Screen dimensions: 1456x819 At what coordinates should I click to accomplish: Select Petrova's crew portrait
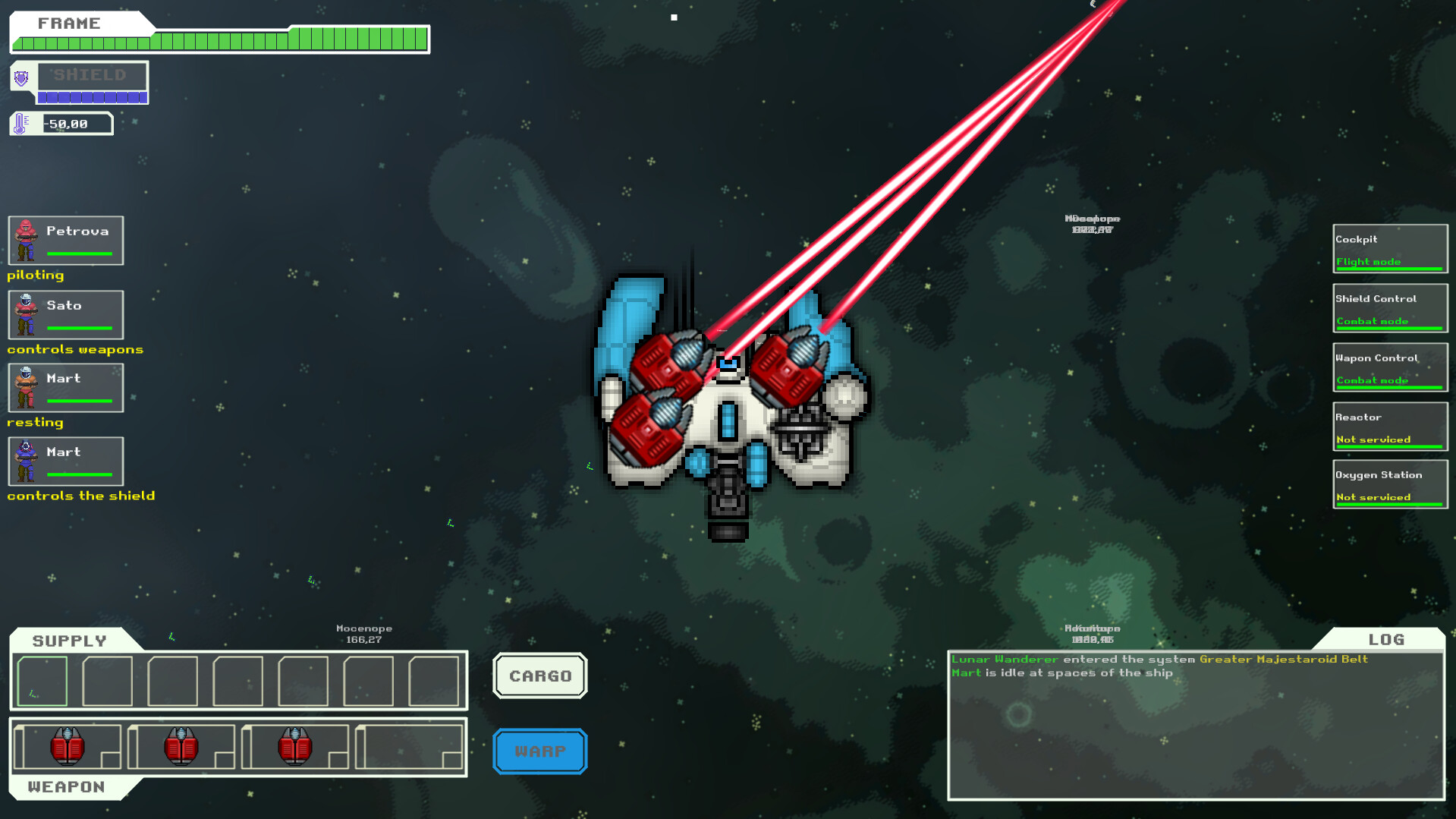[65, 241]
